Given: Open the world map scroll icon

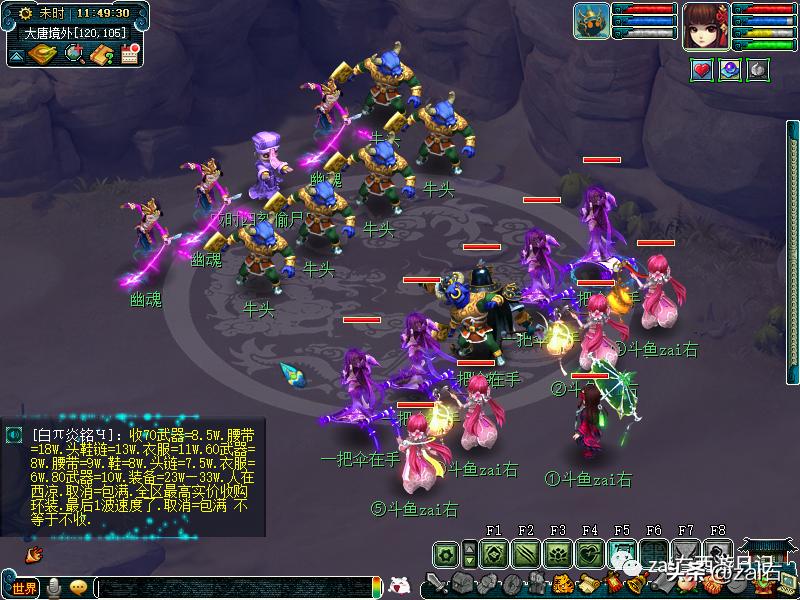Looking at the screenshot, I should pyautogui.click(x=41, y=54).
